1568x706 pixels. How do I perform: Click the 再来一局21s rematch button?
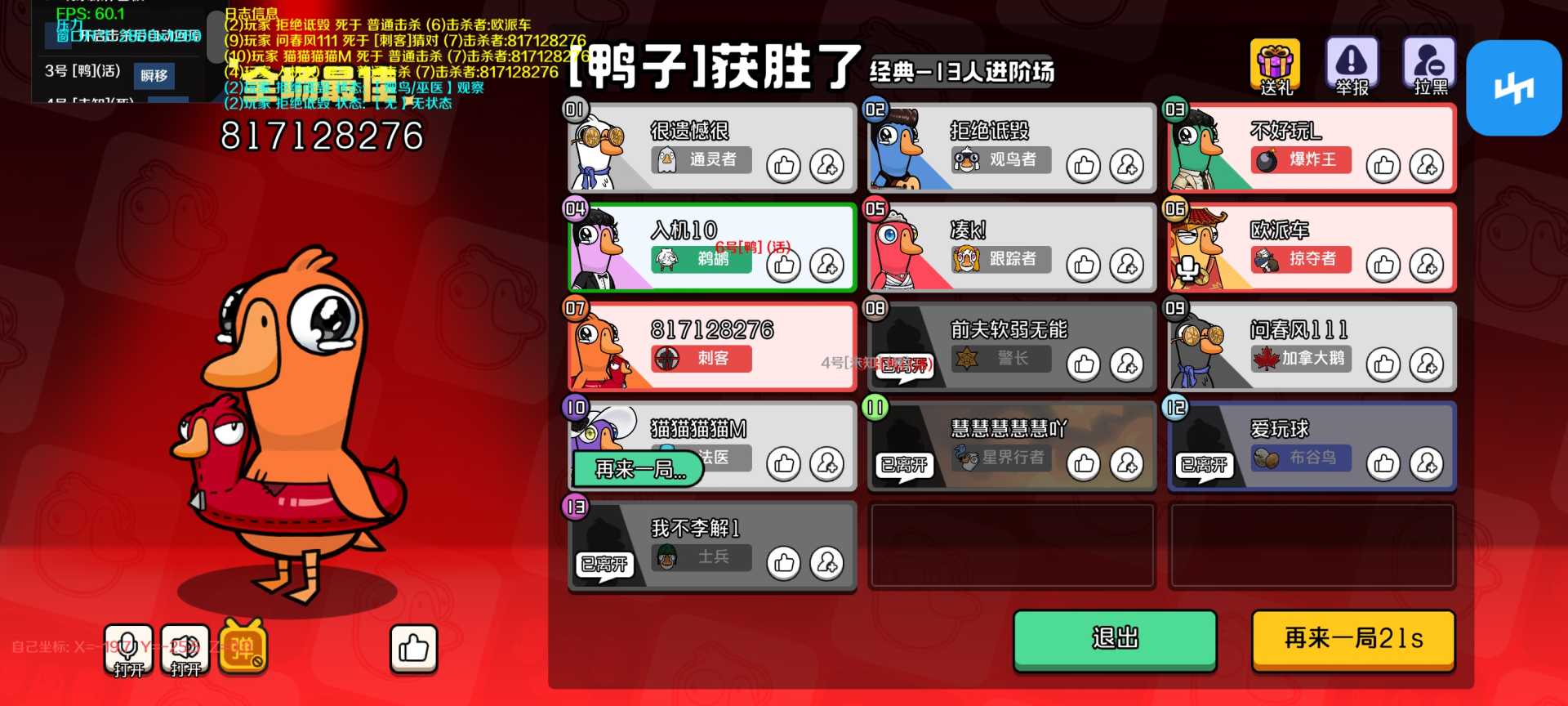[1353, 641]
